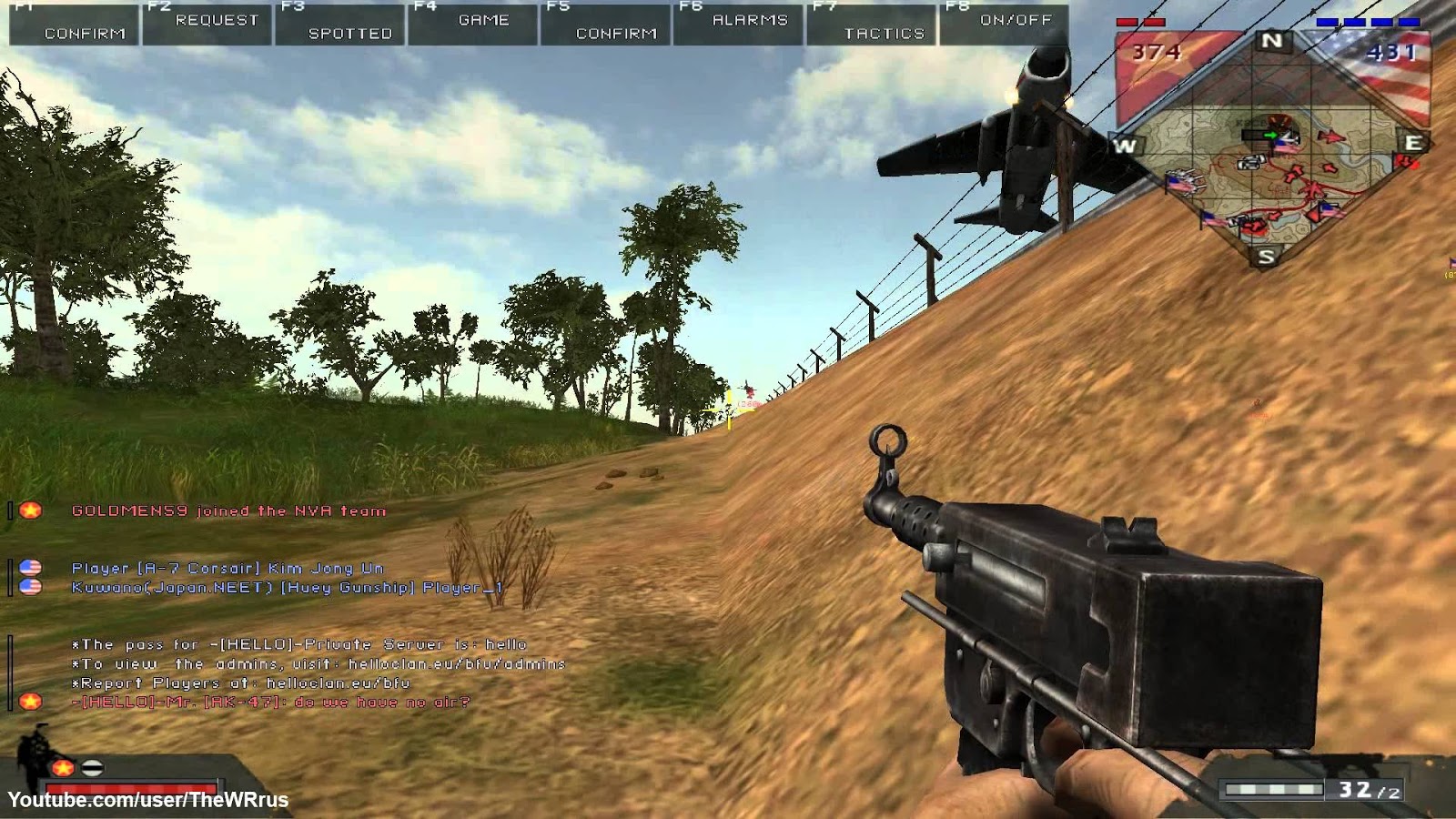Visit the helloclan.eu/bfu/admins link in chat
Image resolution: width=1456 pixels, height=819 pixels.
[455, 663]
